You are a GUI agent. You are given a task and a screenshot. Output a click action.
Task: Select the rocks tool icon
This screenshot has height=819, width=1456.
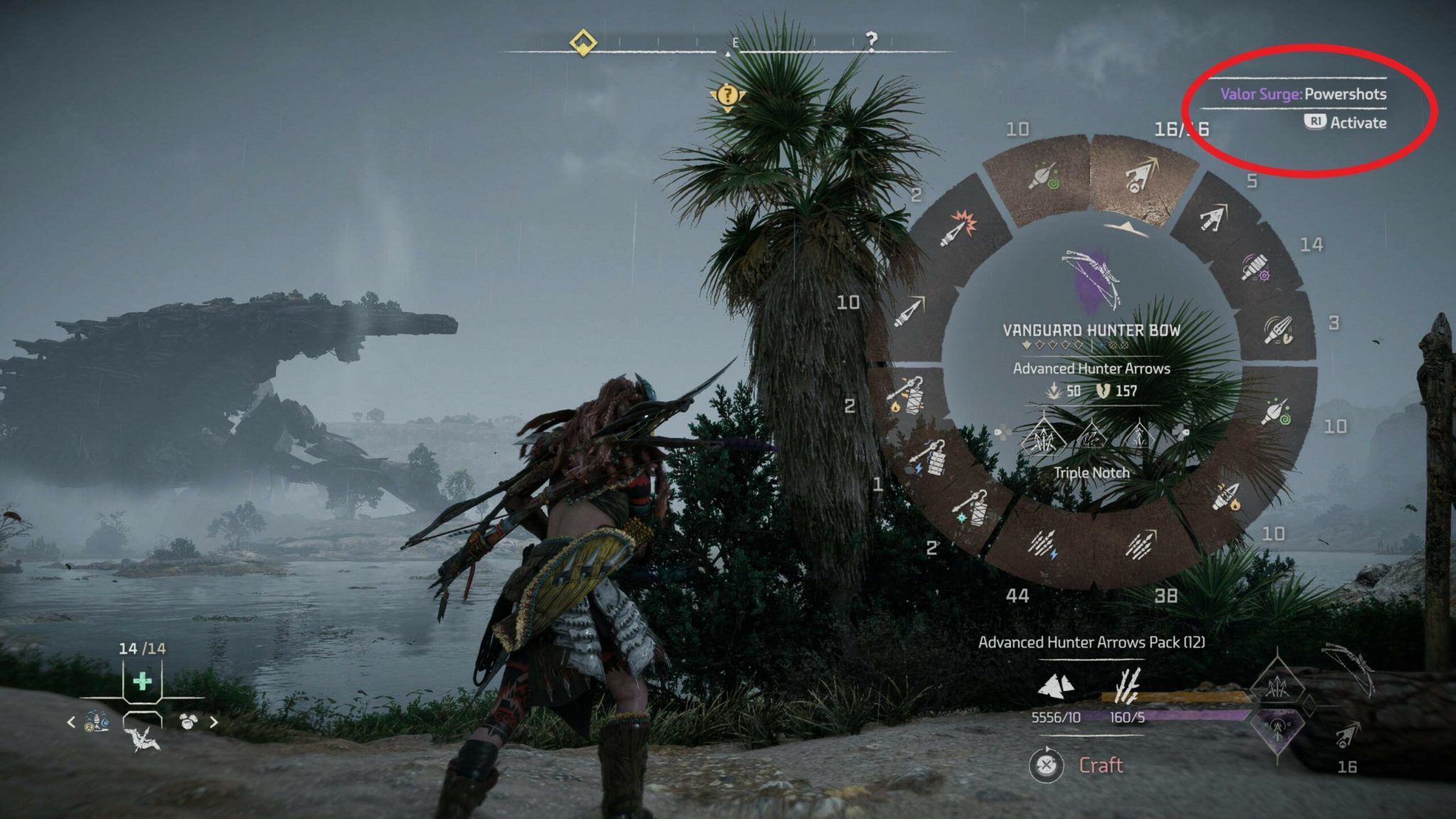point(188,722)
